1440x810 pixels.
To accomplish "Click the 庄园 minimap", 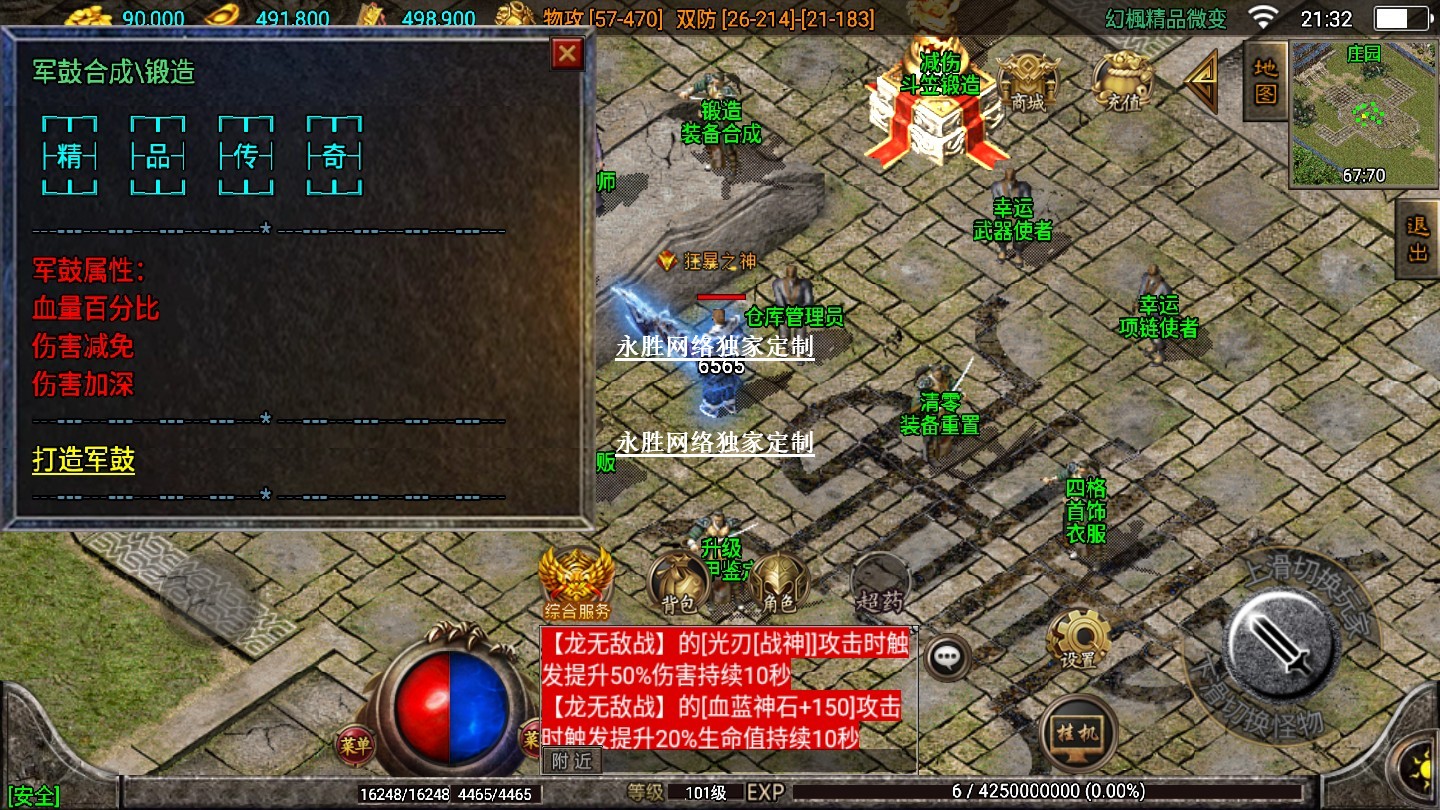I will tap(1363, 114).
